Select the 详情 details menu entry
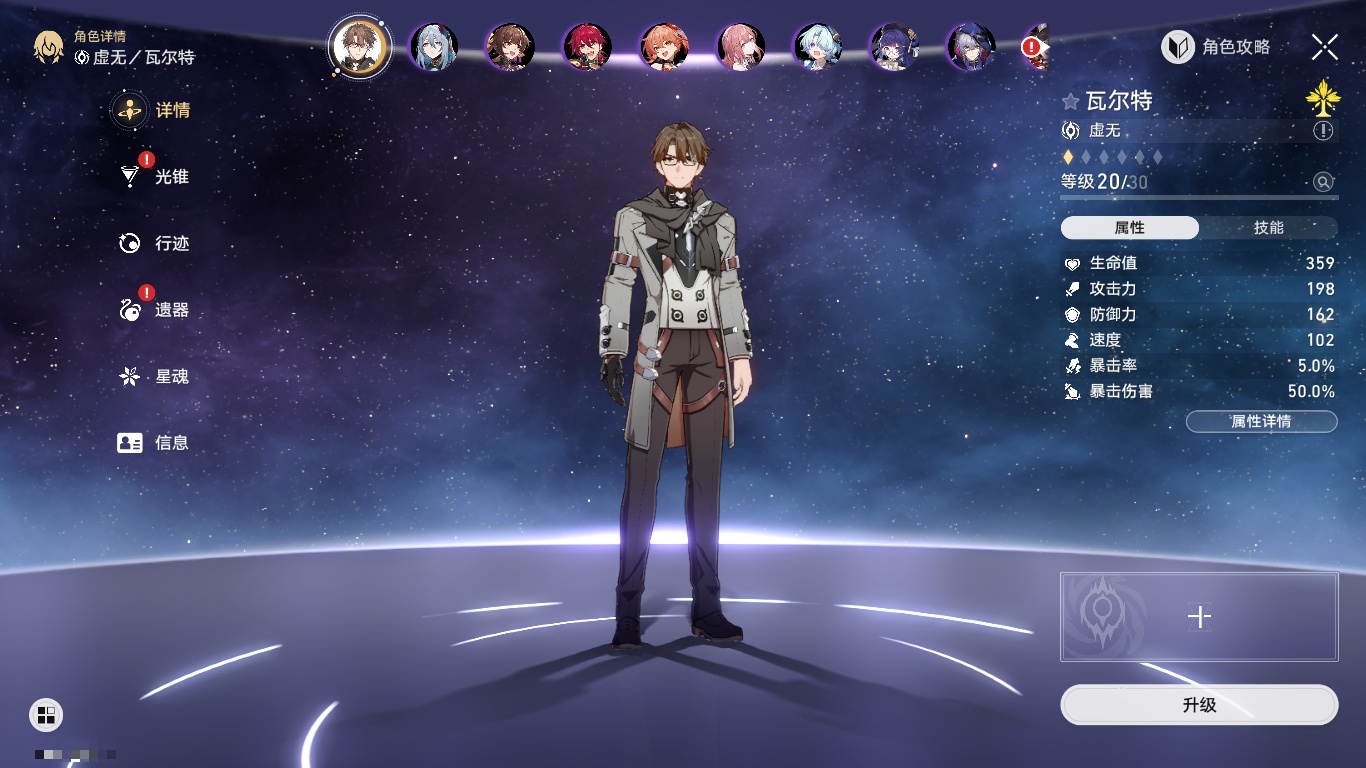This screenshot has height=768, width=1366. 154,110
